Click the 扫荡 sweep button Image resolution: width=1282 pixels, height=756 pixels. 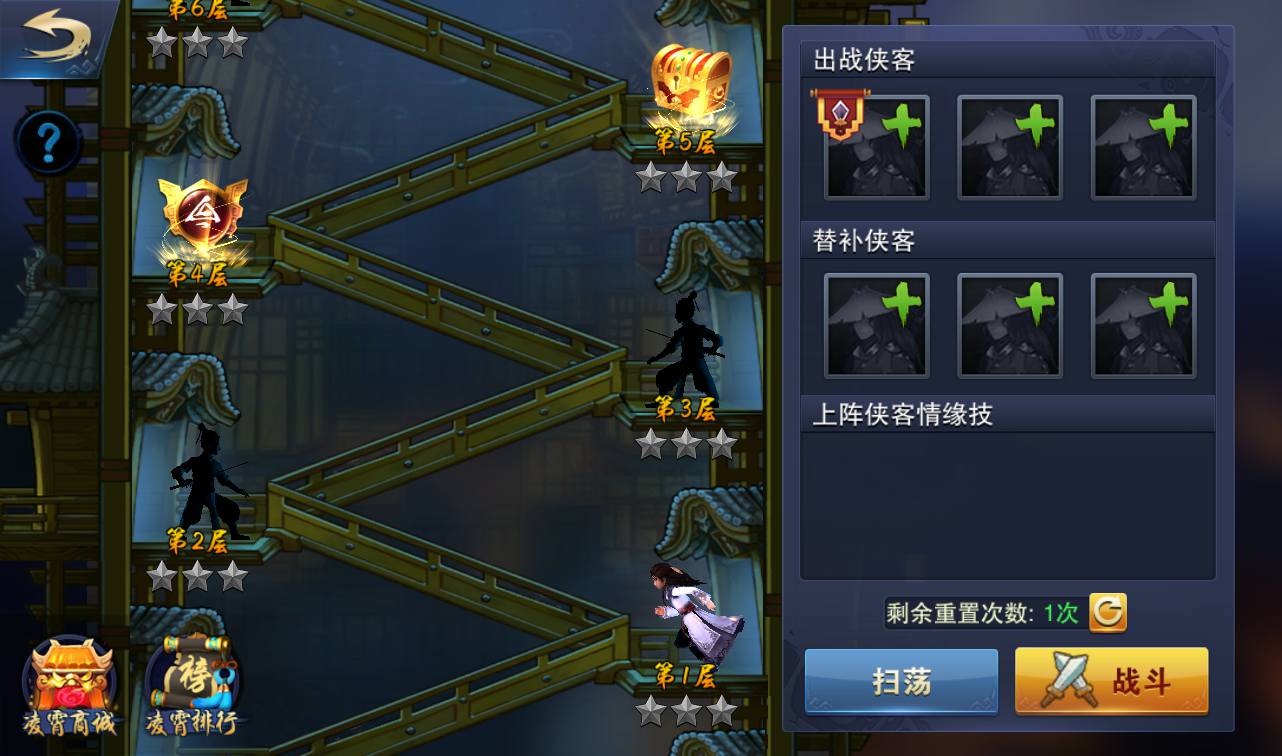[901, 682]
